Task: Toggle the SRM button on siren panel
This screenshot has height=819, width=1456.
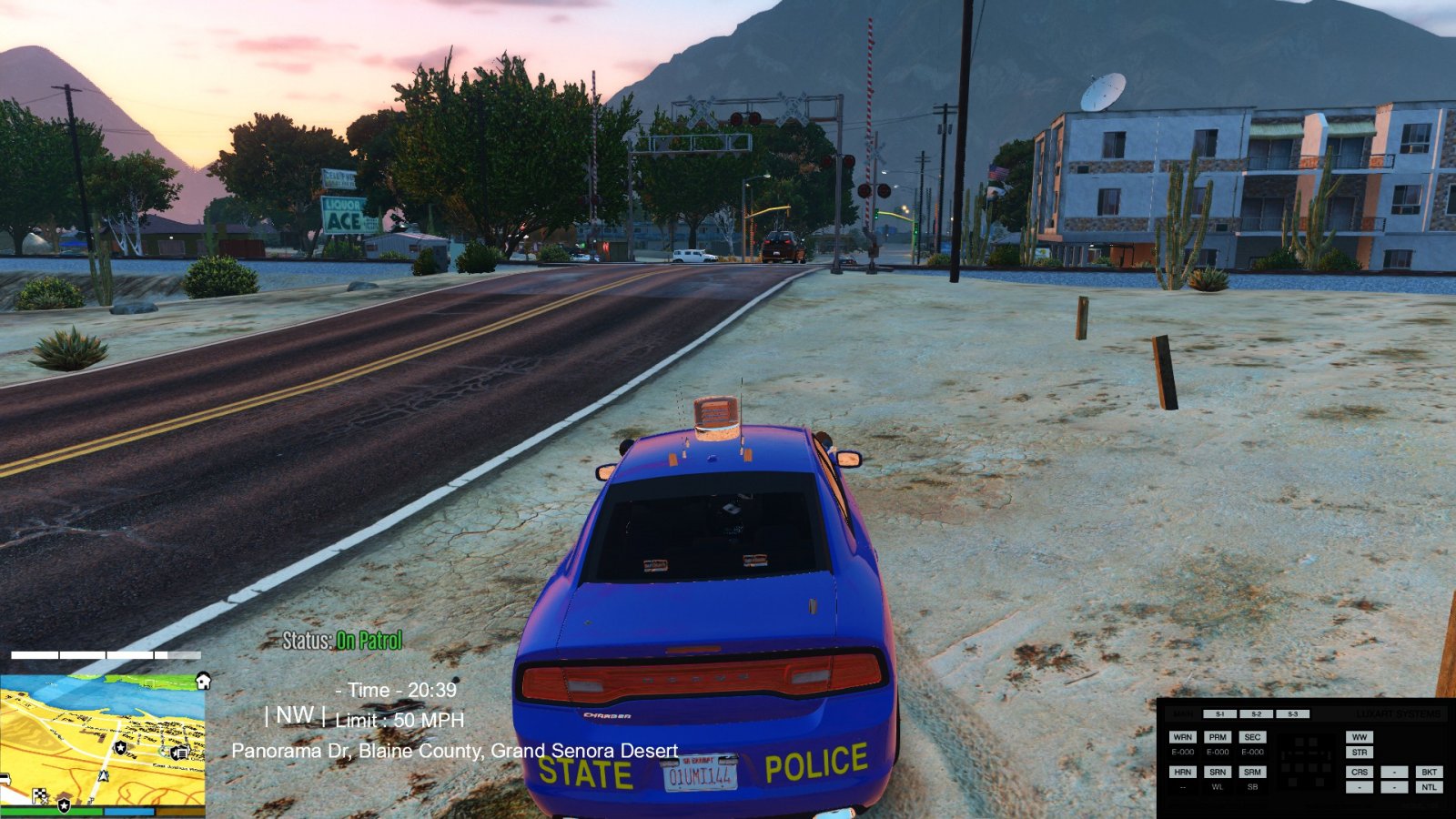Action: coord(1252,772)
